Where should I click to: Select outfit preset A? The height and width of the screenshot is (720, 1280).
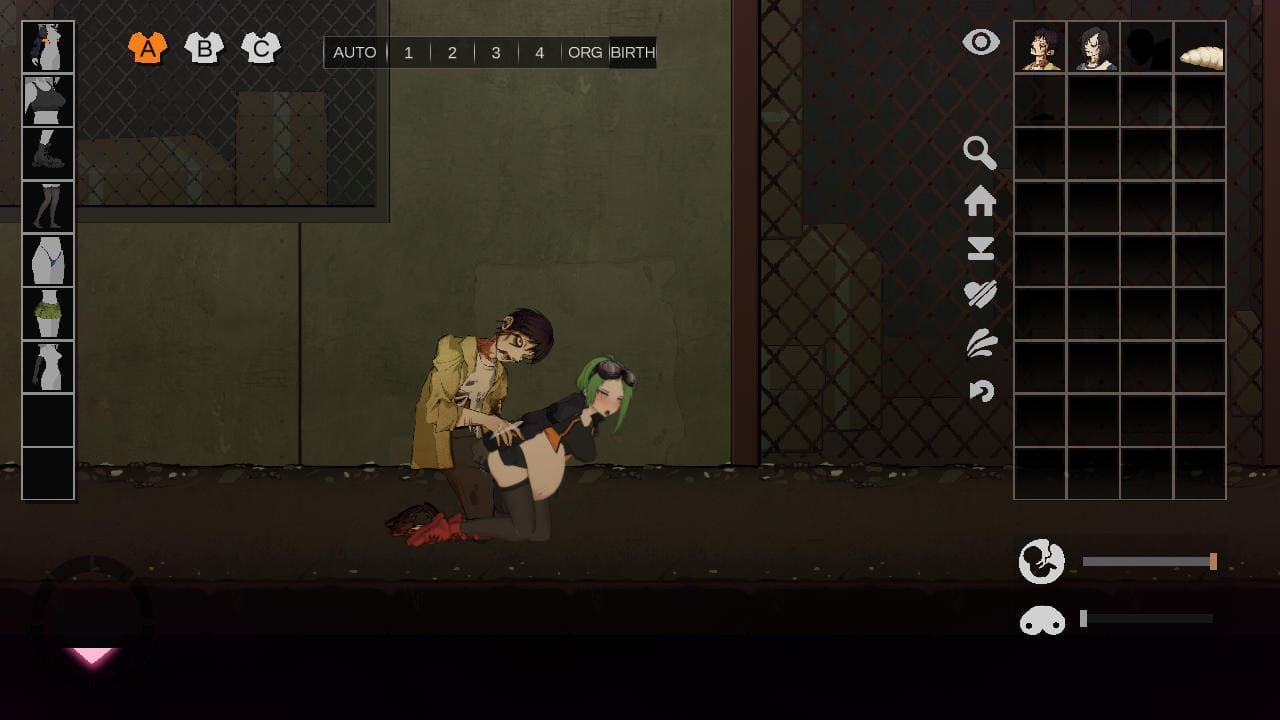[x=147, y=47]
